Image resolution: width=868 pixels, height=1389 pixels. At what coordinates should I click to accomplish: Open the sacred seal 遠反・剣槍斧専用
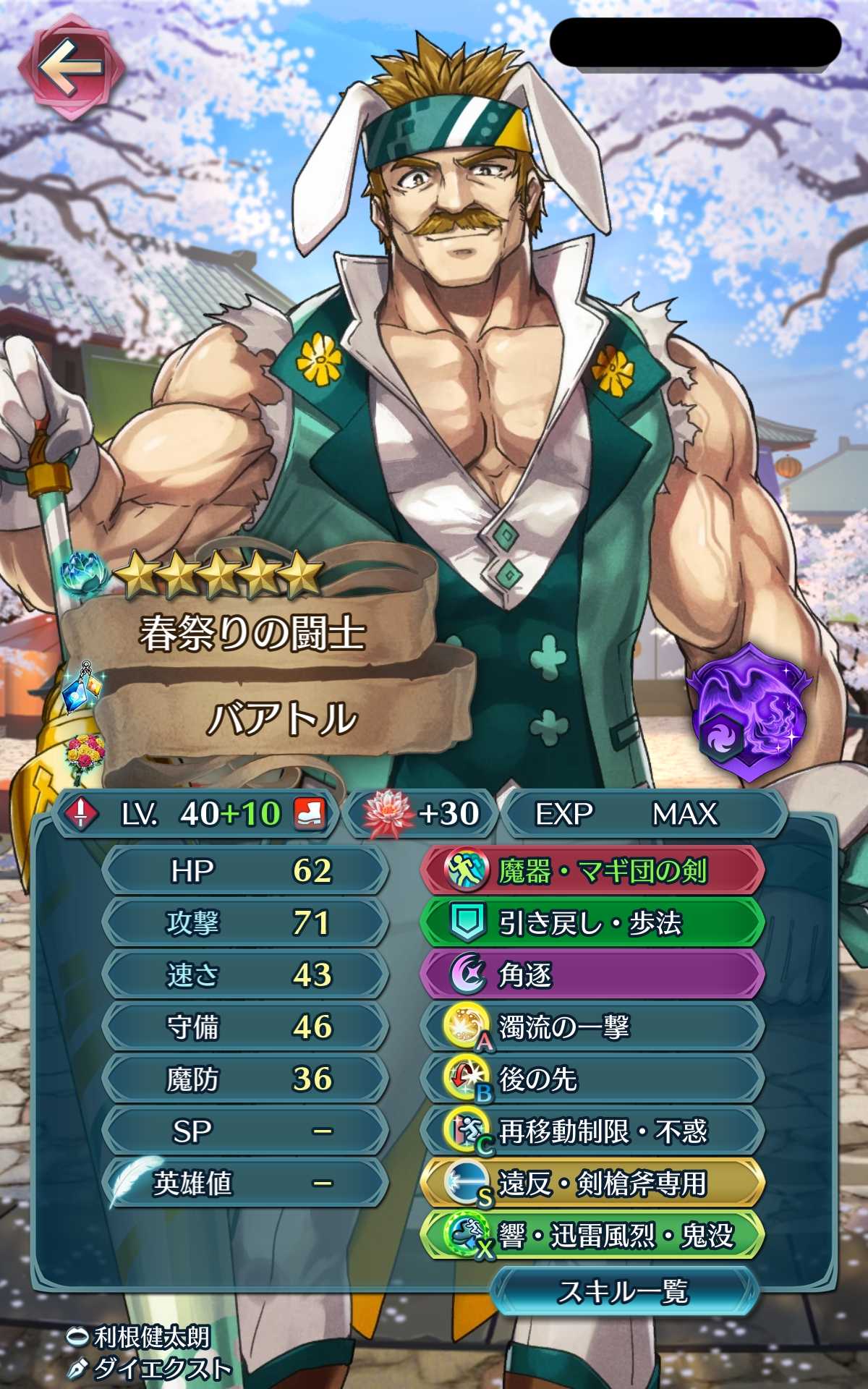593,1184
